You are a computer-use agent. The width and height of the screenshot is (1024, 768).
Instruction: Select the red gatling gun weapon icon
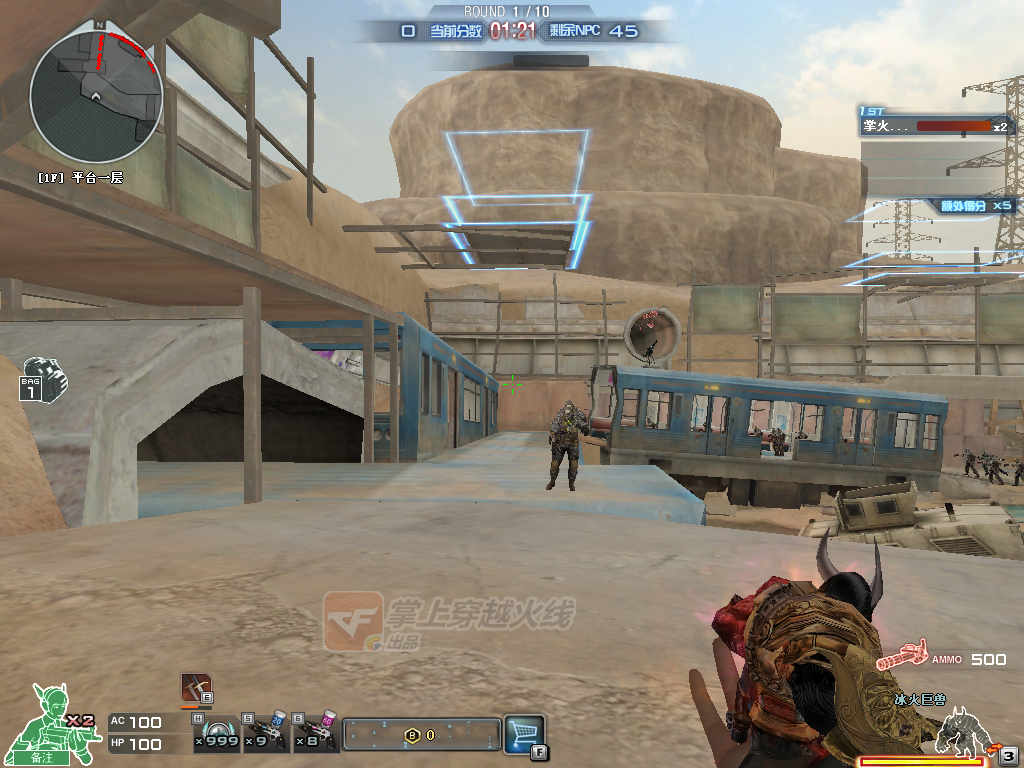point(902,658)
